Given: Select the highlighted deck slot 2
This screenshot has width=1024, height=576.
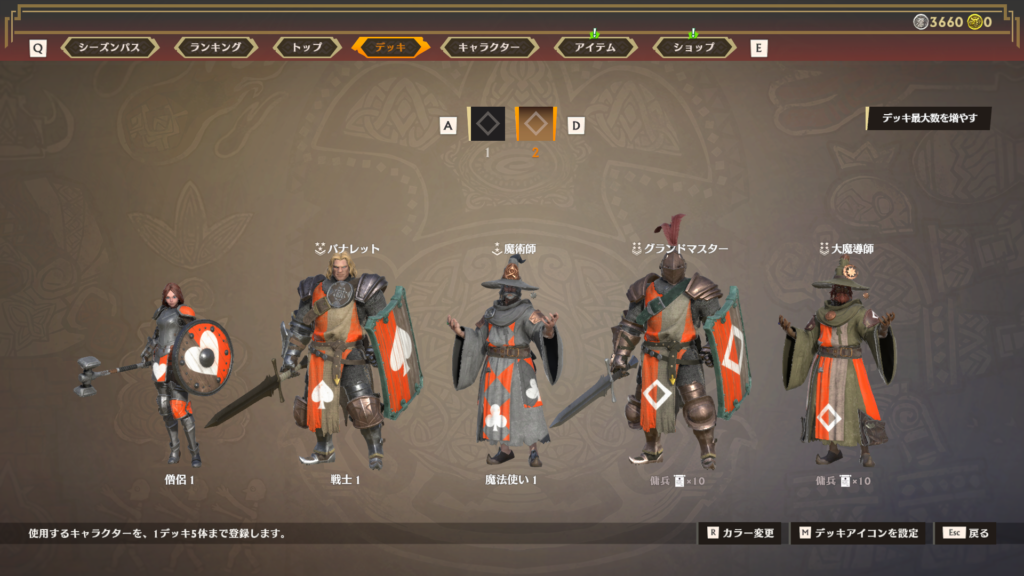Looking at the screenshot, I should click(535, 124).
